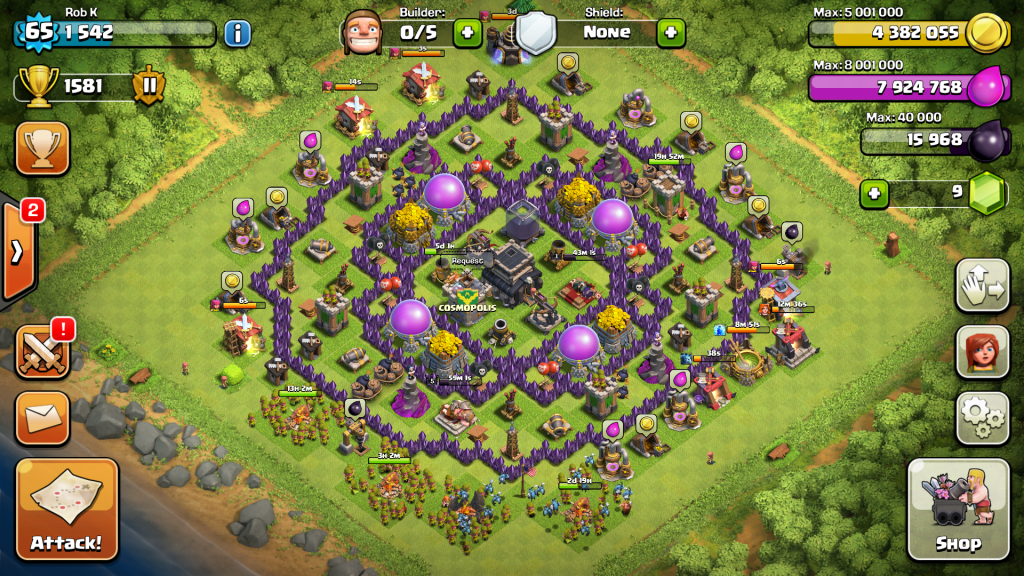Viewport: 1024px width, 576px height.
Task: Open the trophy leaderboard button
Action: (42, 149)
